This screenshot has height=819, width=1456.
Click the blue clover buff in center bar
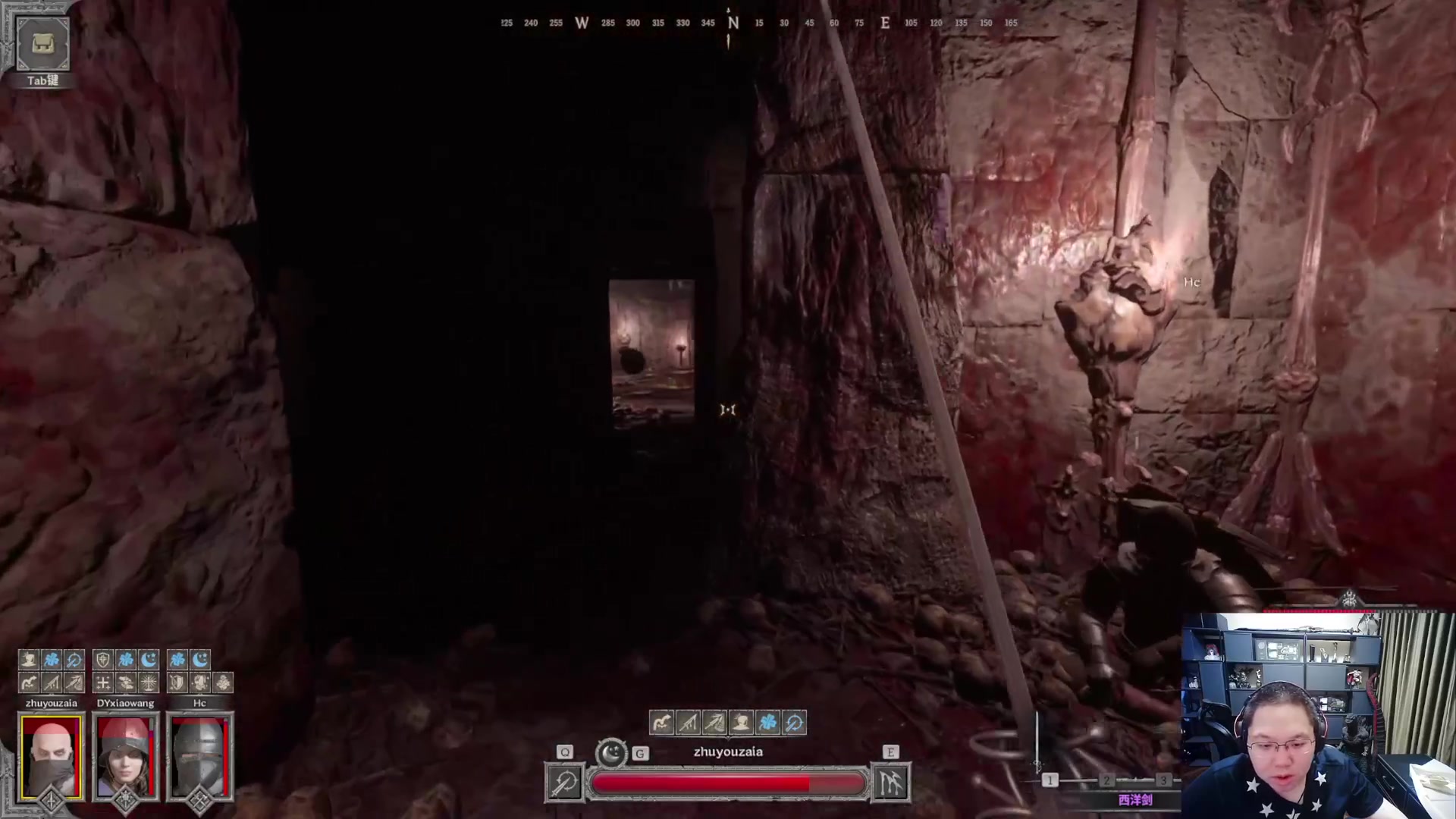pyautogui.click(x=768, y=723)
